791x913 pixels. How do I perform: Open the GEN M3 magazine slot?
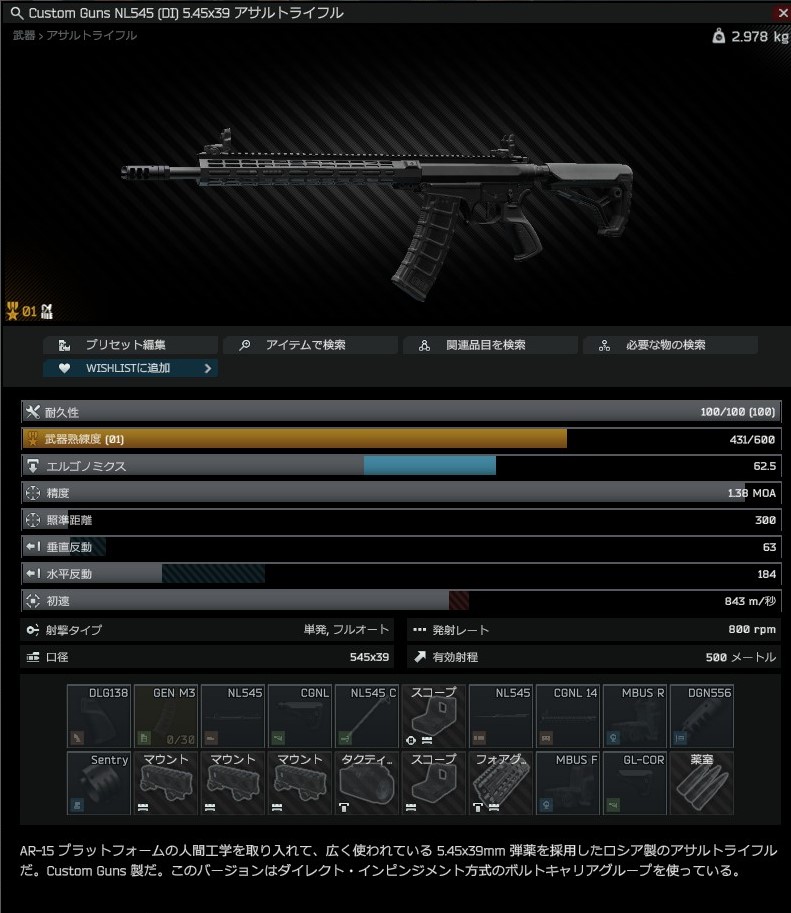click(166, 716)
